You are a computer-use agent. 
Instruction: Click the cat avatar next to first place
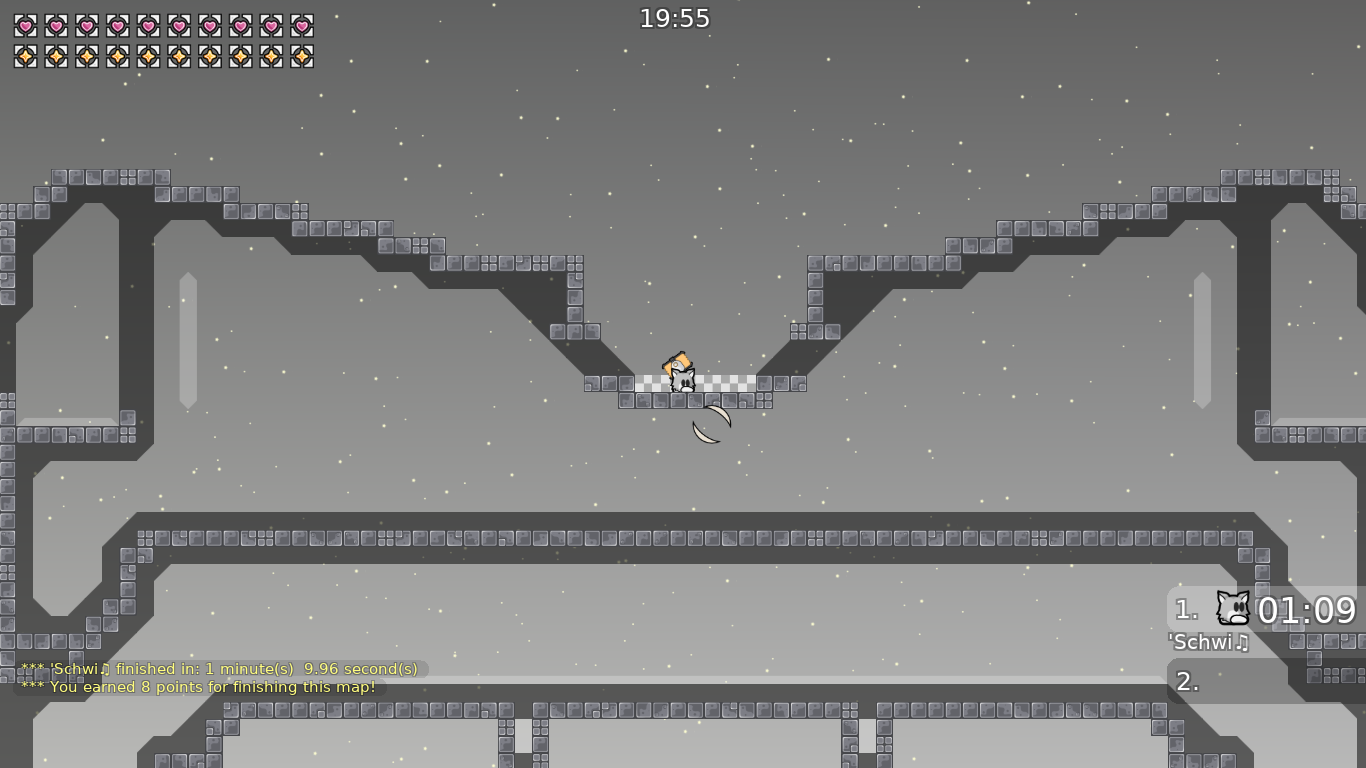coord(1232,608)
